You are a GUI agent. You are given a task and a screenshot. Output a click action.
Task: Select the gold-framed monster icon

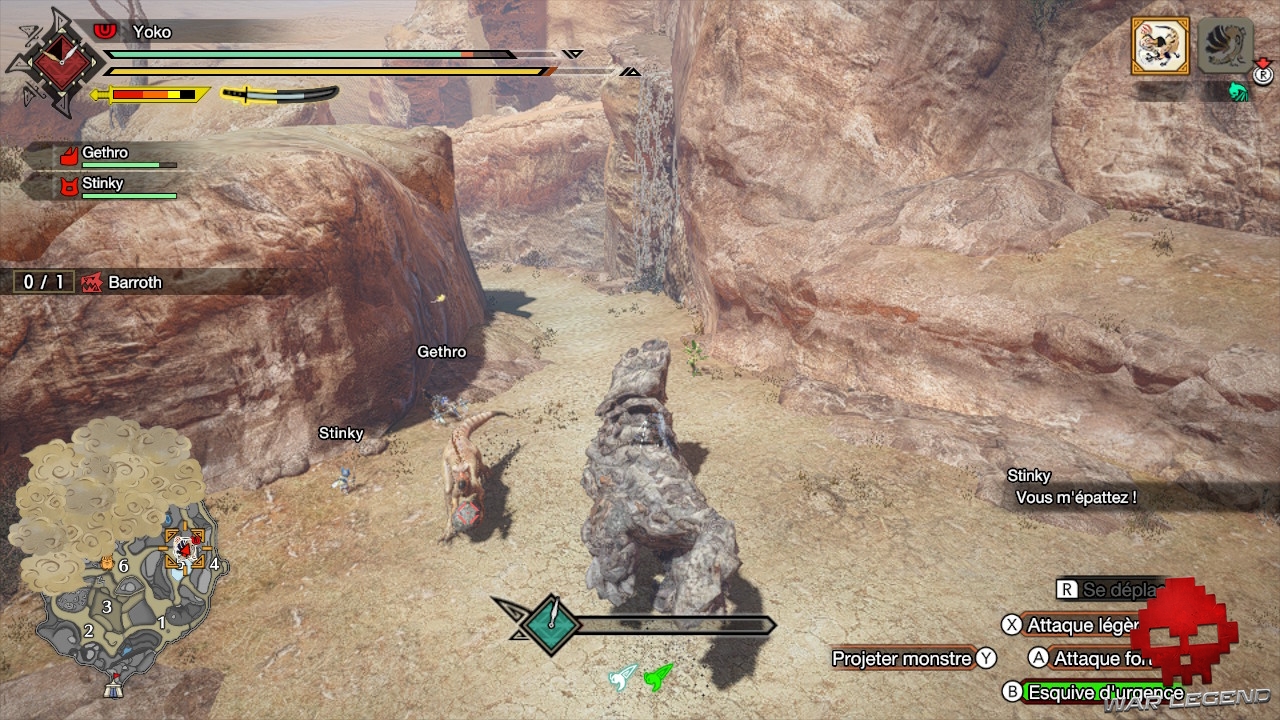1160,46
